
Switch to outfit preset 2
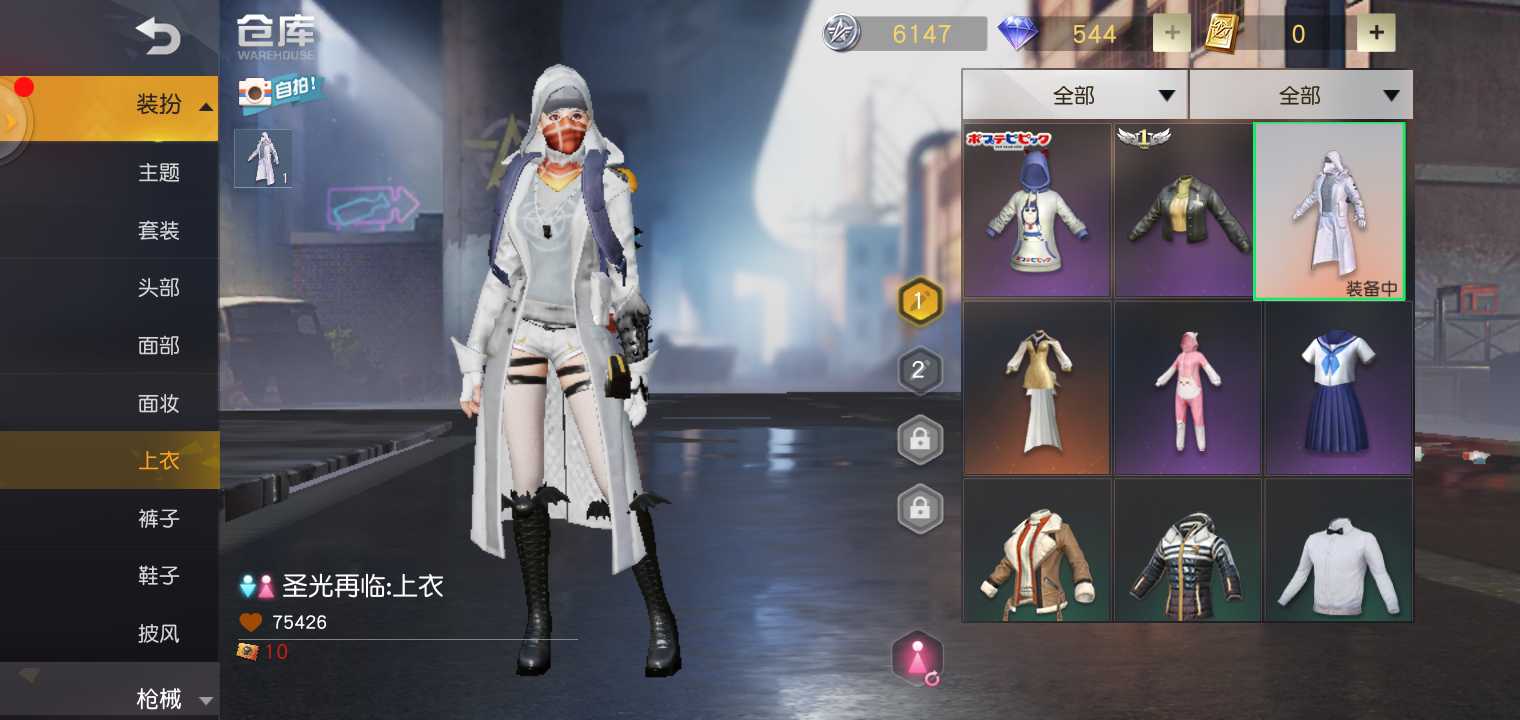[x=919, y=371]
